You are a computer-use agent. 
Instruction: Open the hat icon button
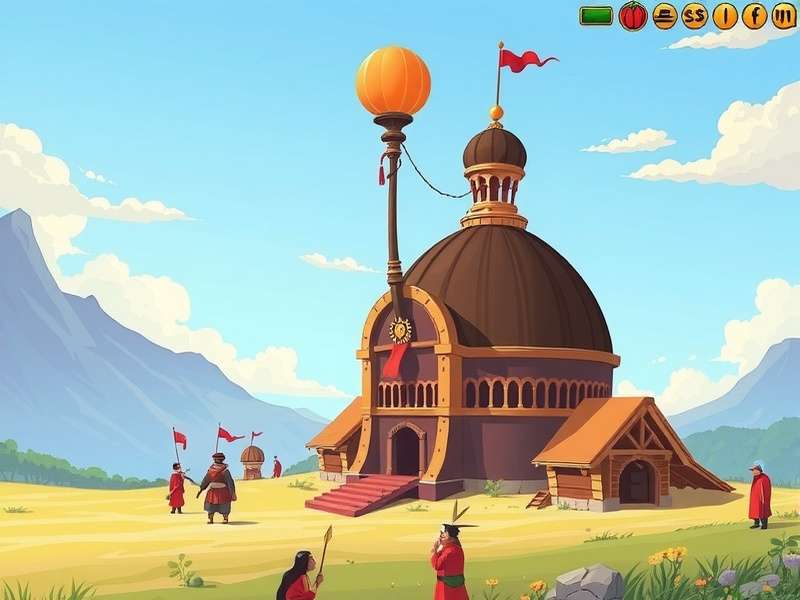click(664, 16)
